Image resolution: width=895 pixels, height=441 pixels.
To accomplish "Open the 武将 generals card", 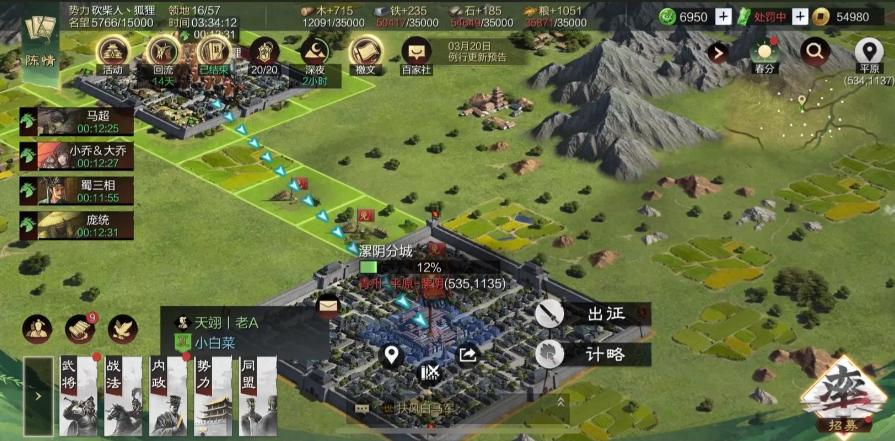I will pyautogui.click(x=77, y=396).
